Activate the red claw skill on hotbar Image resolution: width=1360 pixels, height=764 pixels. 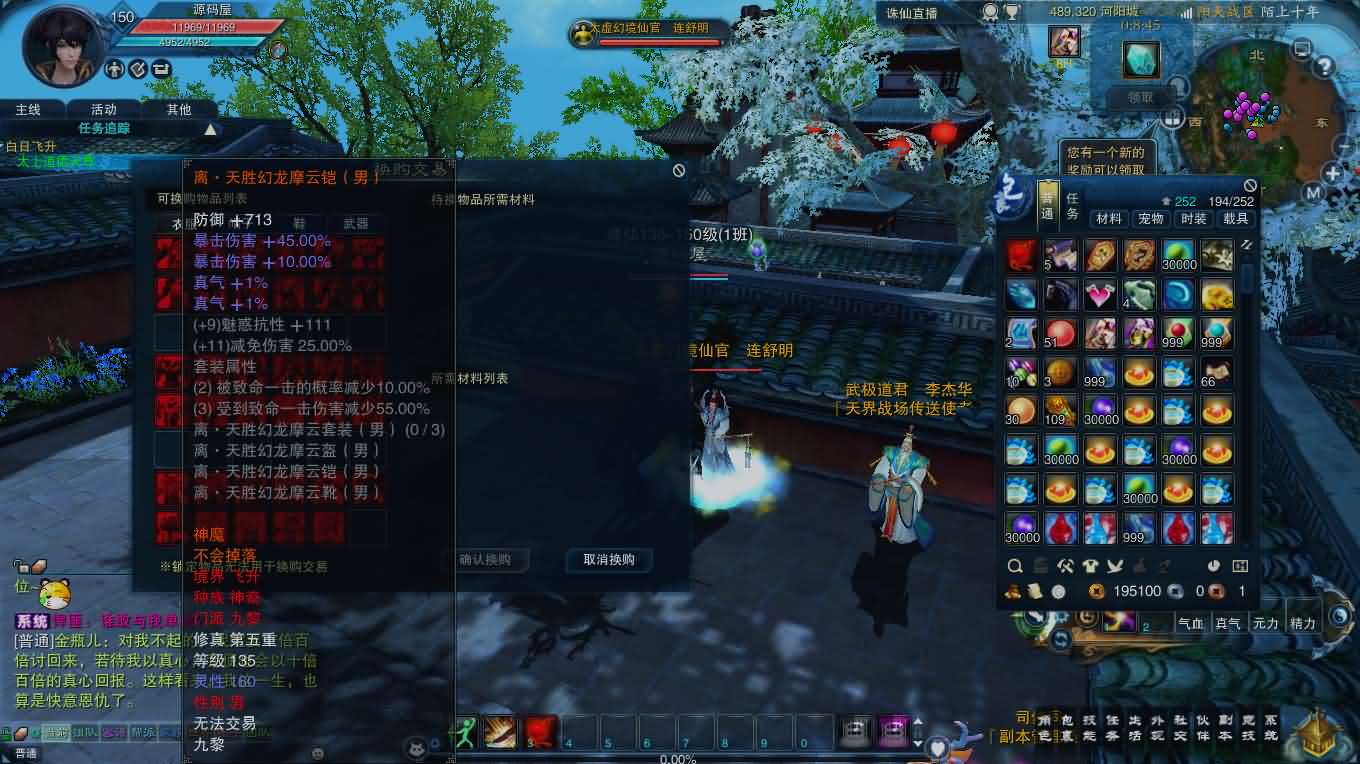click(540, 732)
